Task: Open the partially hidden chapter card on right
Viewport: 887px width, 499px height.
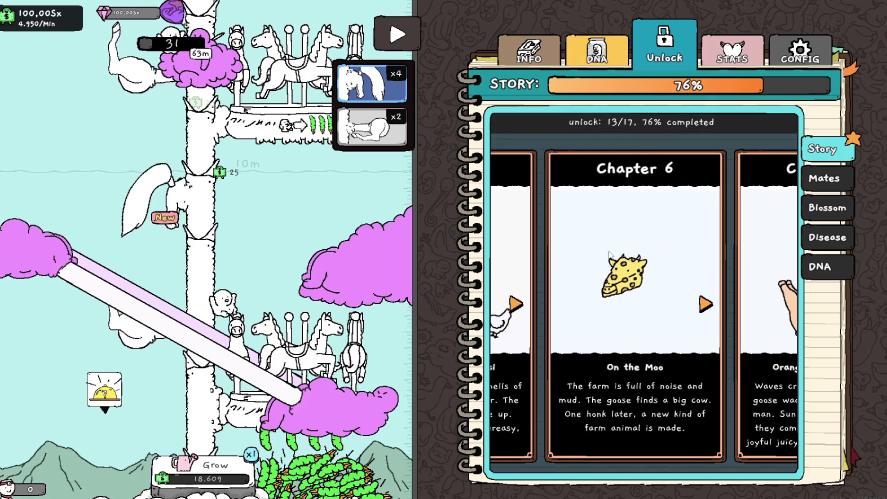Action: [768, 305]
